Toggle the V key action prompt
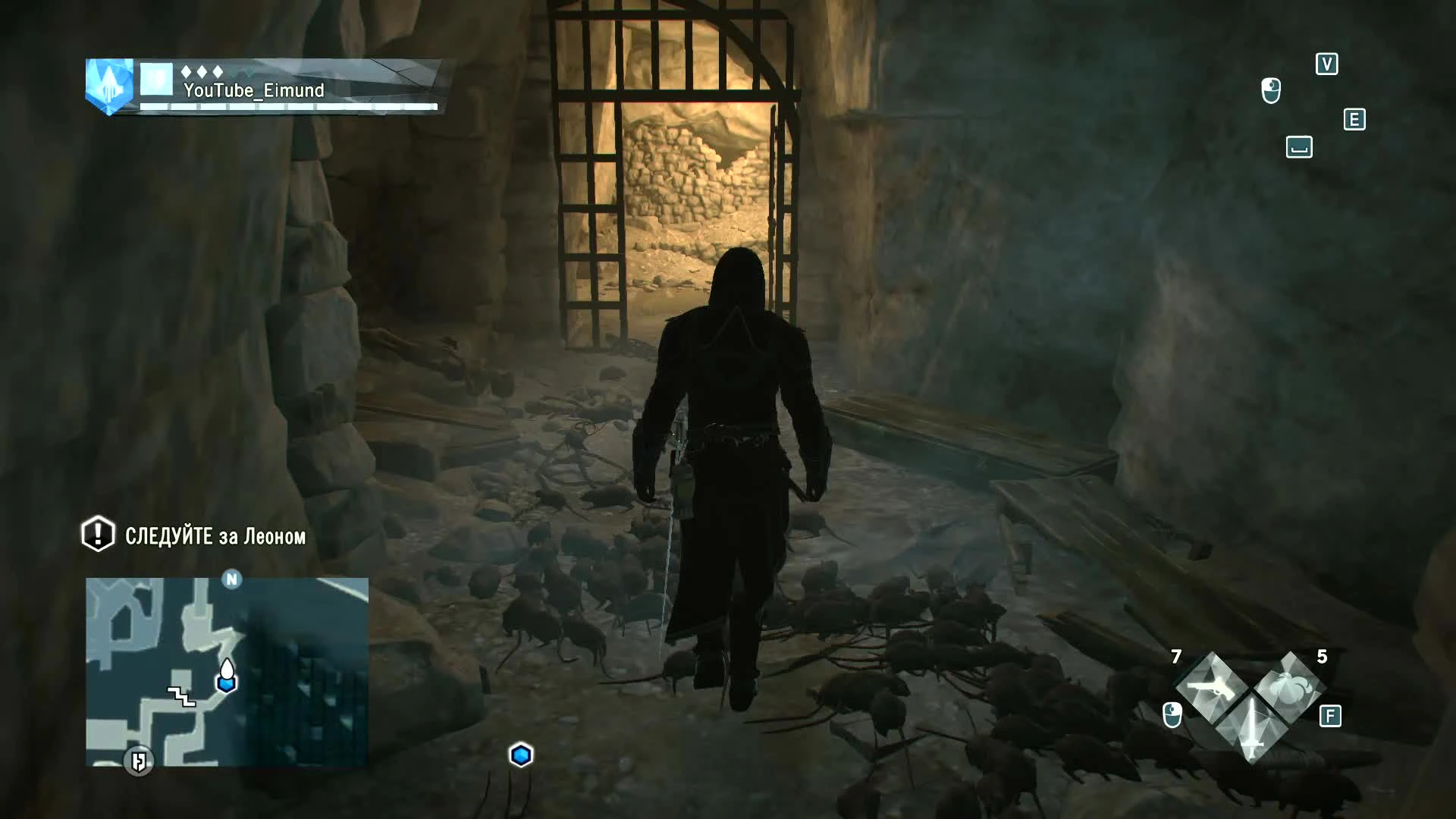This screenshot has height=819, width=1456. click(1326, 64)
